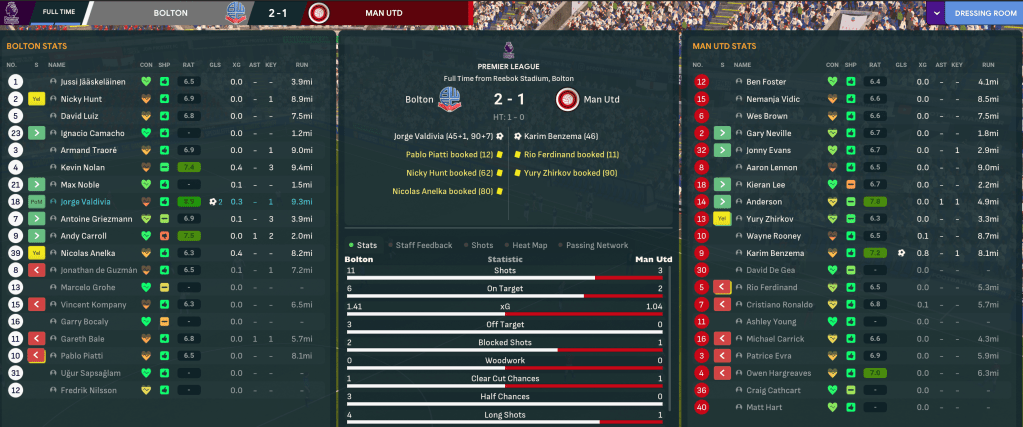The width and height of the screenshot is (1023, 427).
Task: Open the Dressing Room
Action: pos(985,14)
